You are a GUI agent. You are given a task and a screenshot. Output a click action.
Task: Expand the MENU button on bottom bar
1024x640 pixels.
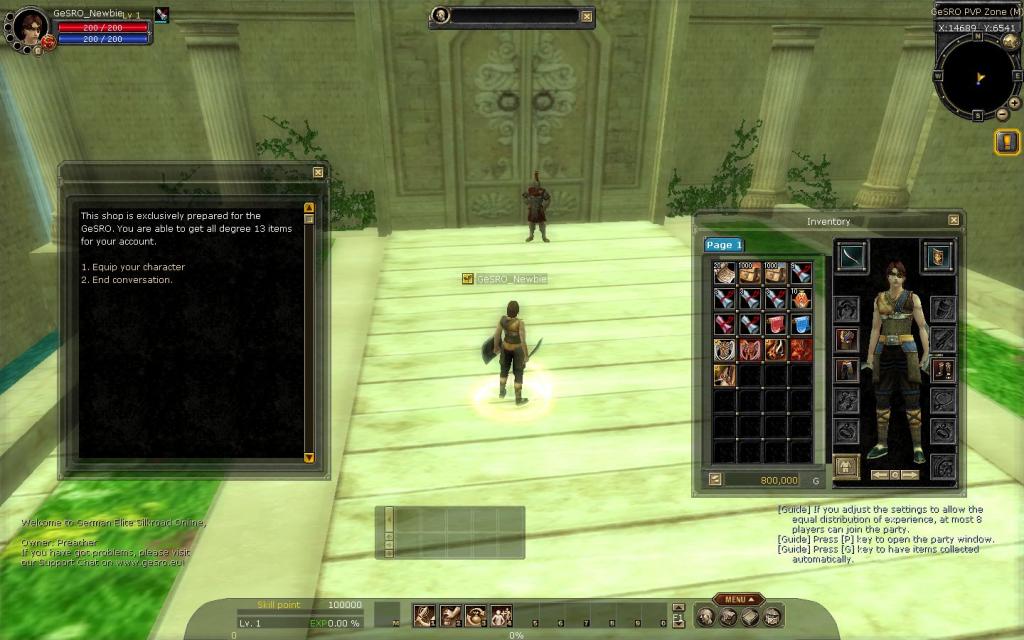(x=739, y=599)
